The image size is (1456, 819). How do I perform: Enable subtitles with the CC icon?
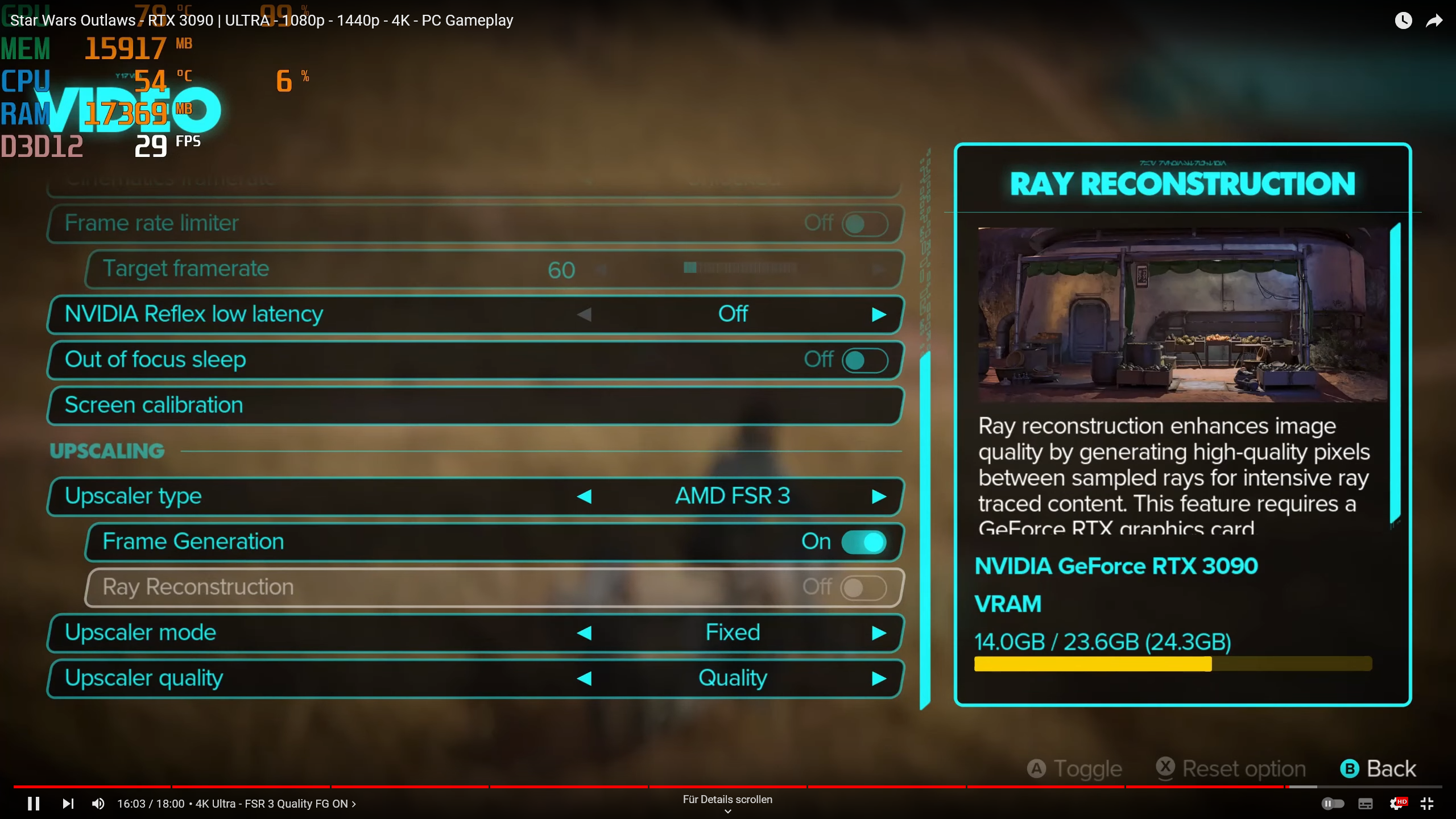point(1364,803)
